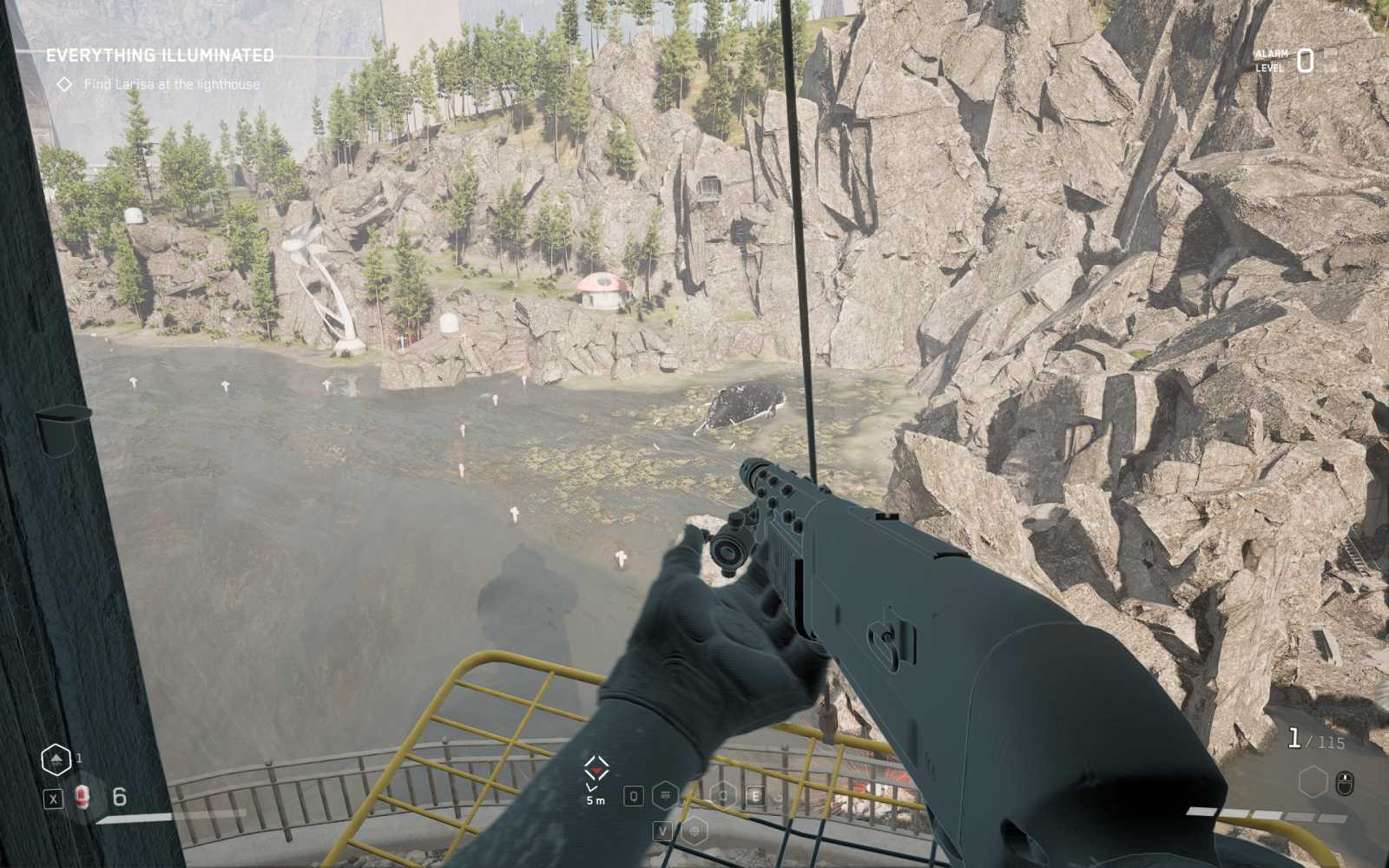Viewport: 1389px width, 868px height.
Task: Click the red medkit capsule icon
Action: pos(83,797)
